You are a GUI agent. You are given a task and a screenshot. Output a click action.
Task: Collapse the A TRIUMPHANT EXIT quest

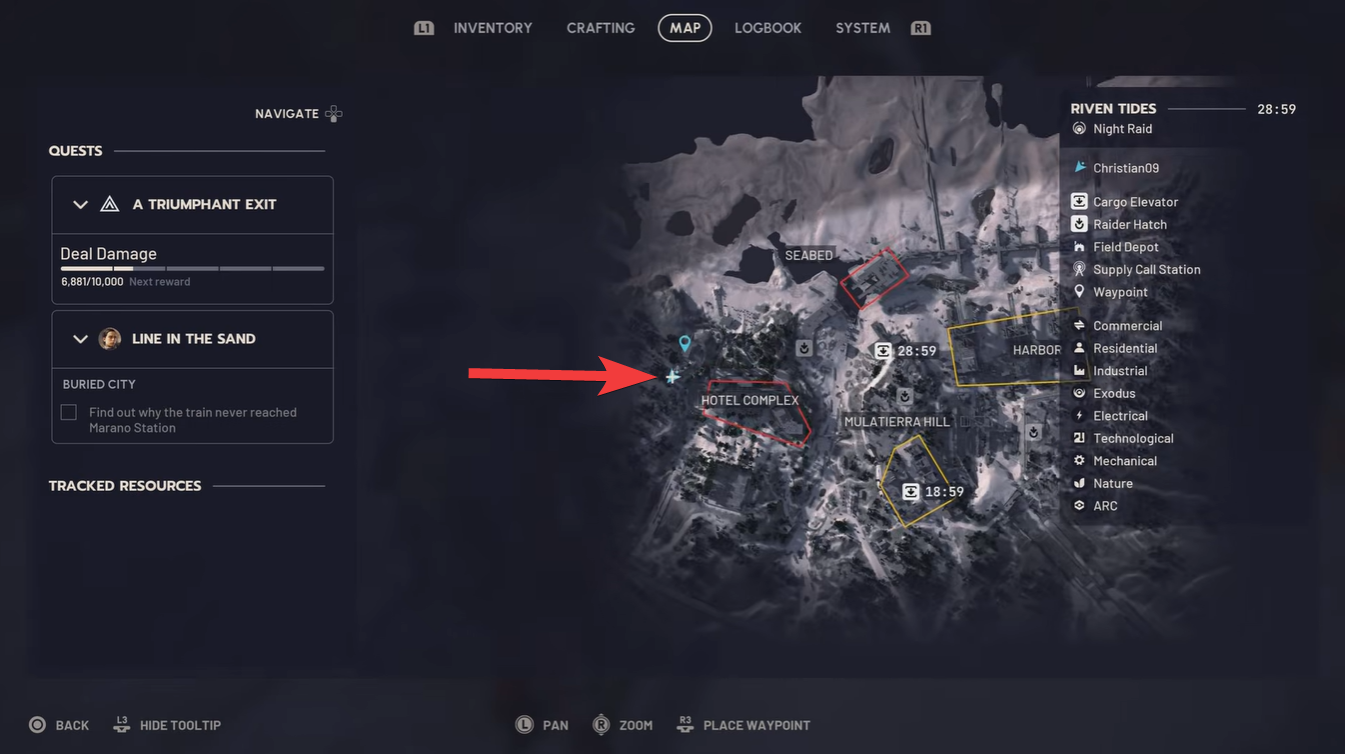coord(81,204)
